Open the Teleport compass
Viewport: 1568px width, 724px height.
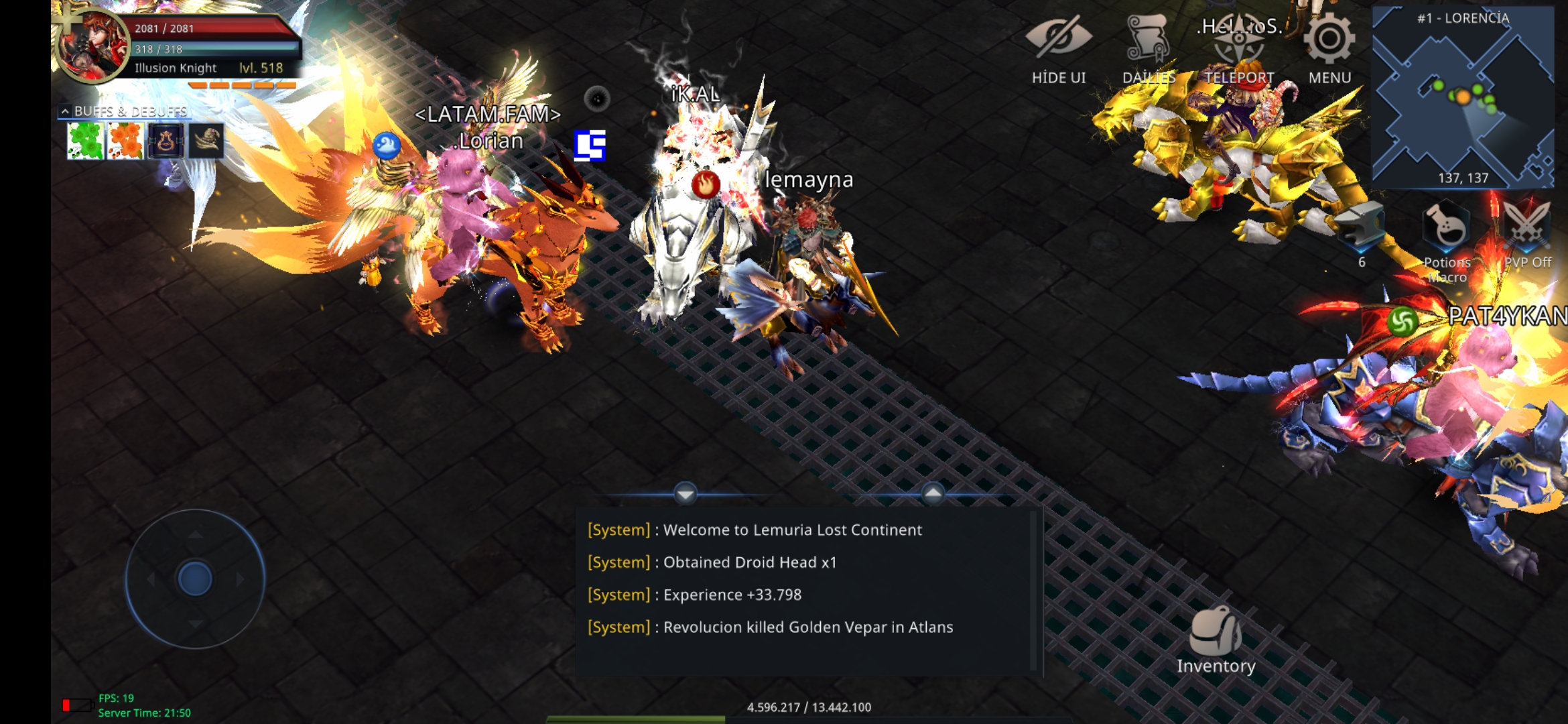[1239, 48]
